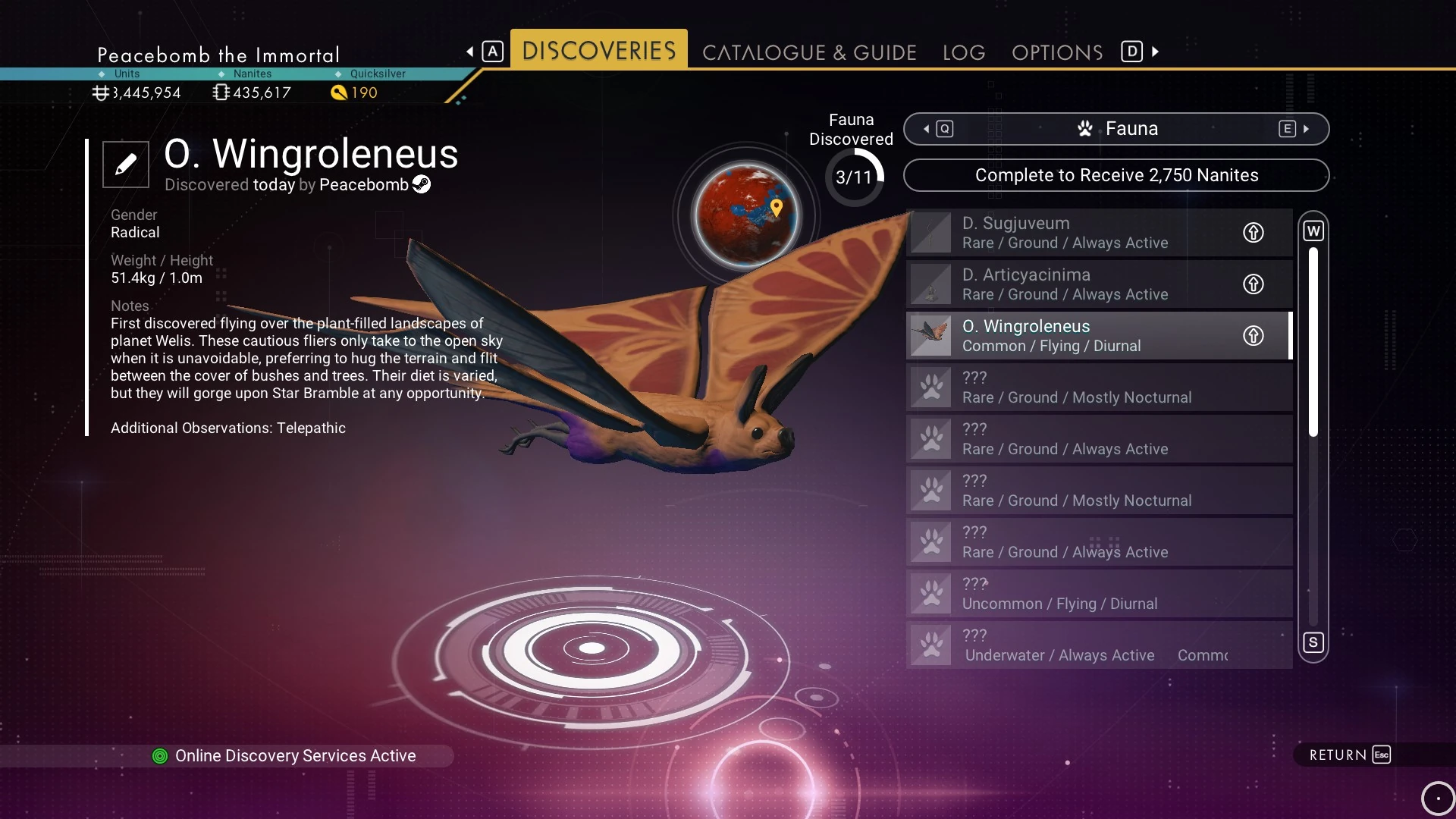The width and height of the screenshot is (1456, 819).
Task: Go to the next discovery category arrow
Action: tap(1306, 129)
